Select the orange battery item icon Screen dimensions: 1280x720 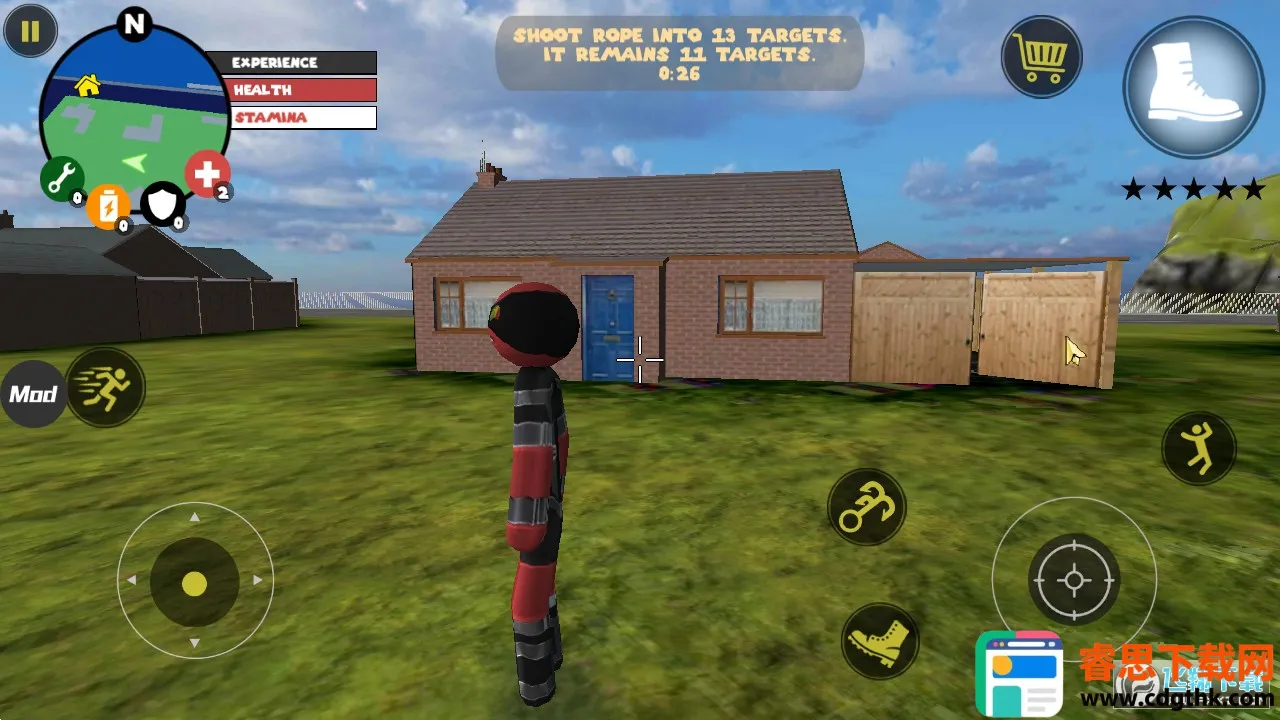[x=108, y=207]
